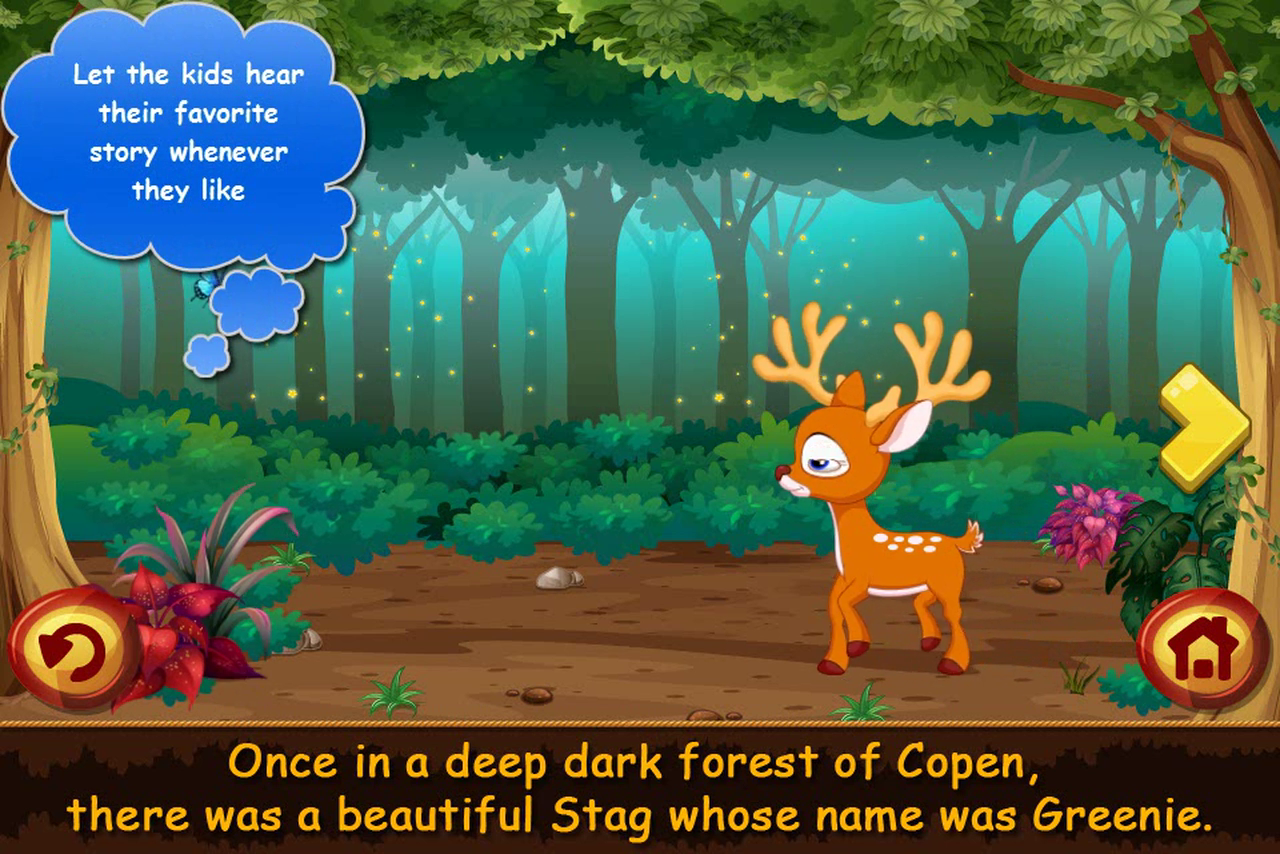Tap the red replay button to restart narration
Screen dimensions: 1280x854
tap(68, 649)
